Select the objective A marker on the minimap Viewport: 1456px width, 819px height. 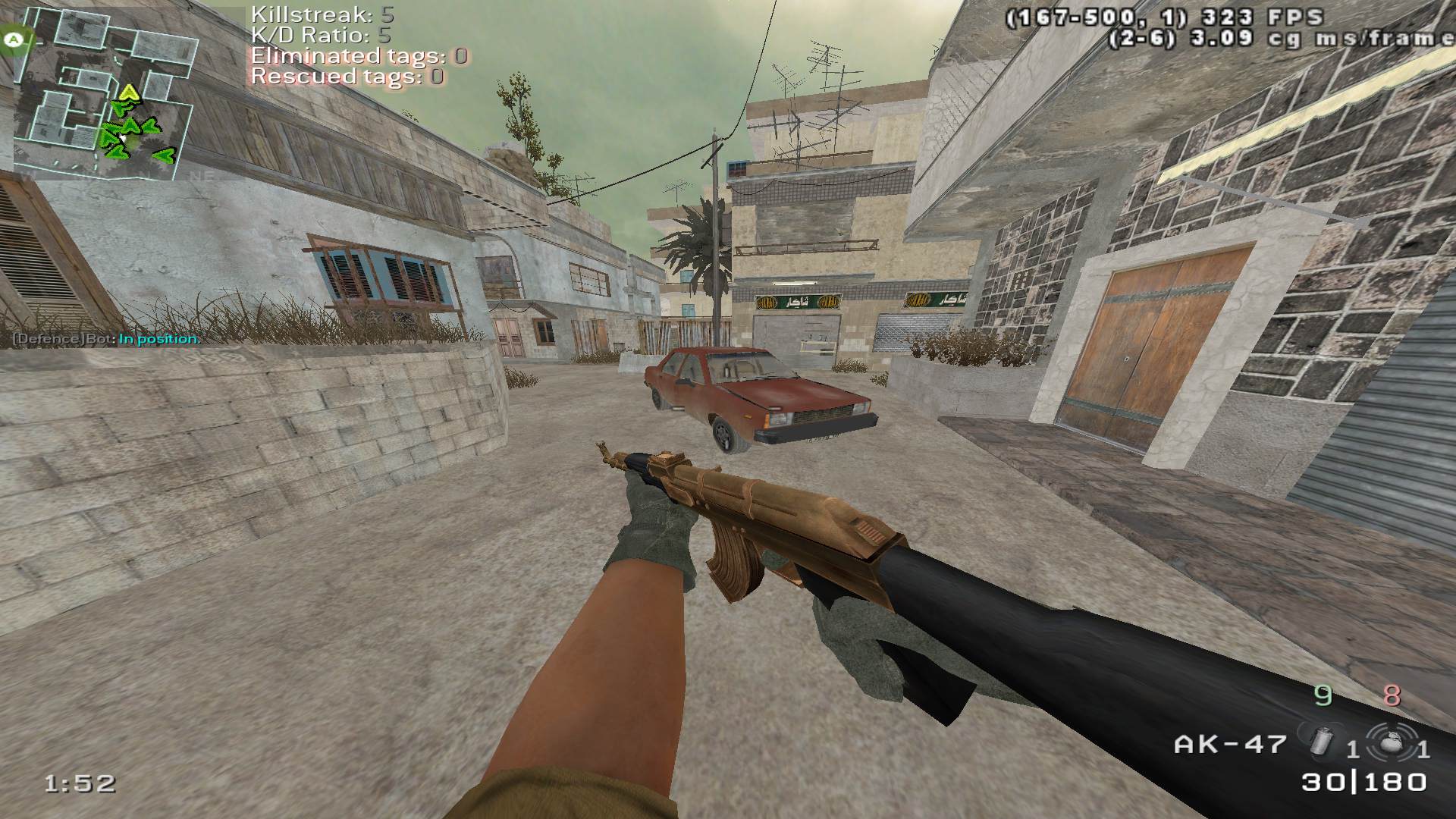click(14, 39)
